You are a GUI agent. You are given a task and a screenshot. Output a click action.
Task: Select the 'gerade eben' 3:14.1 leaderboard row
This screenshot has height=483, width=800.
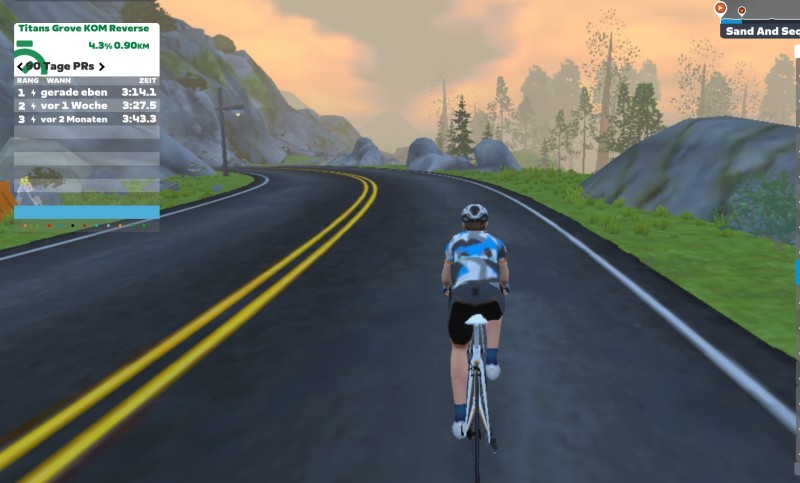86,92
